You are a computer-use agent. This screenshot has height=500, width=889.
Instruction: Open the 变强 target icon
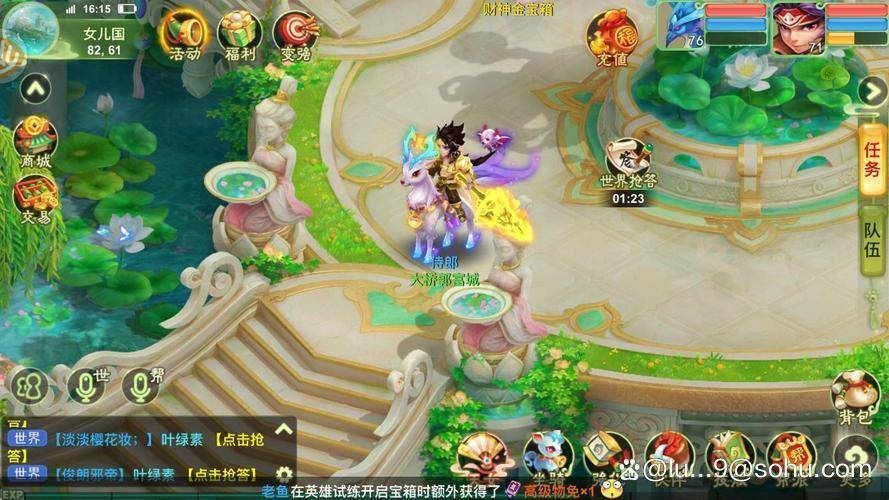pos(295,35)
